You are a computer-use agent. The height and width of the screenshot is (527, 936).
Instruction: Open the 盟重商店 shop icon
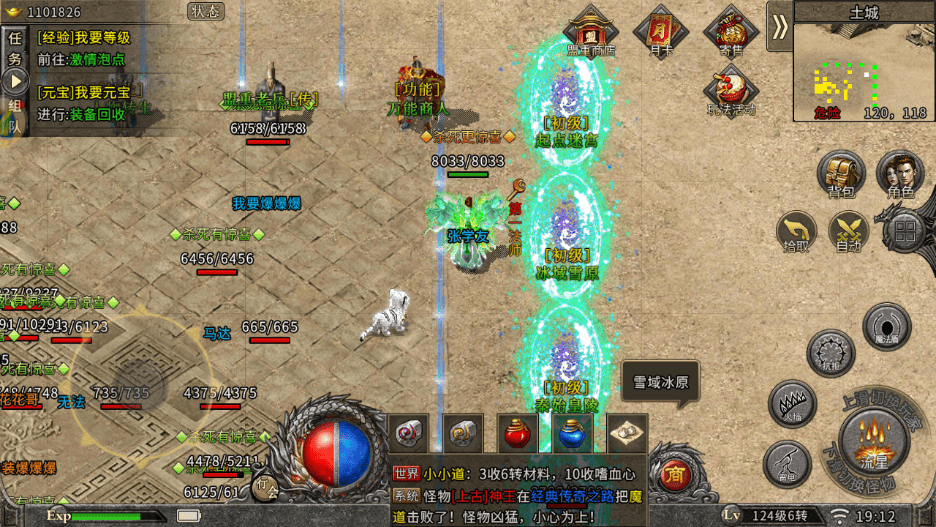pyautogui.click(x=590, y=30)
